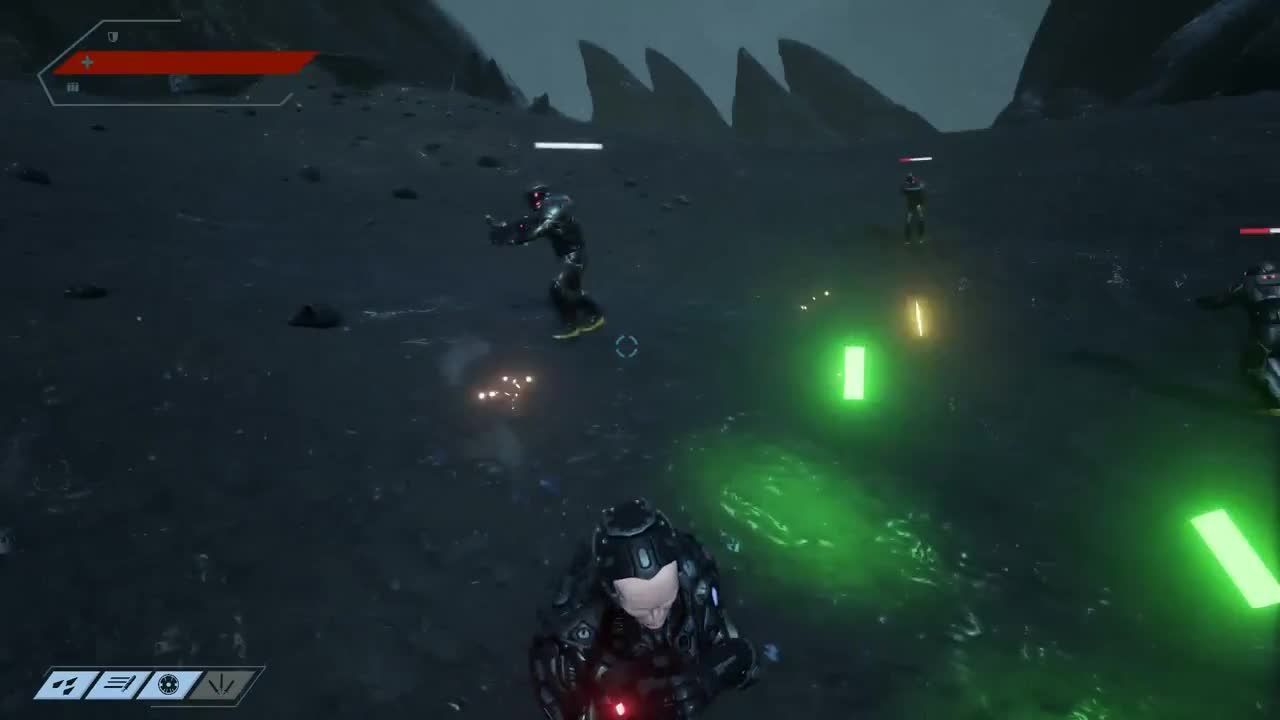1280x720 pixels.
Task: Toggle the leftmost highlighted ability slot
Action: click(x=66, y=686)
